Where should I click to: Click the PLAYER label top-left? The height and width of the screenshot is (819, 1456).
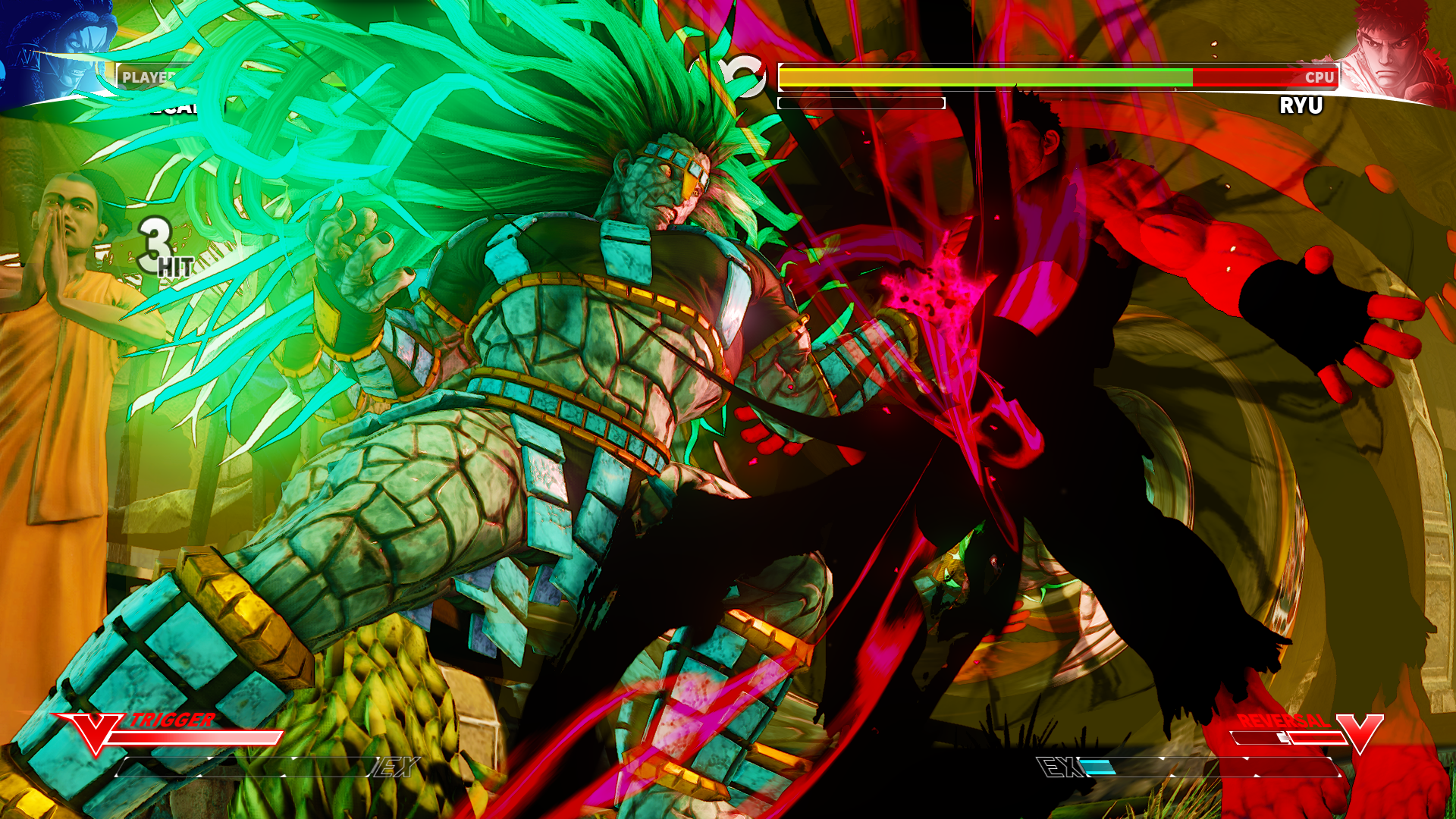(146, 76)
